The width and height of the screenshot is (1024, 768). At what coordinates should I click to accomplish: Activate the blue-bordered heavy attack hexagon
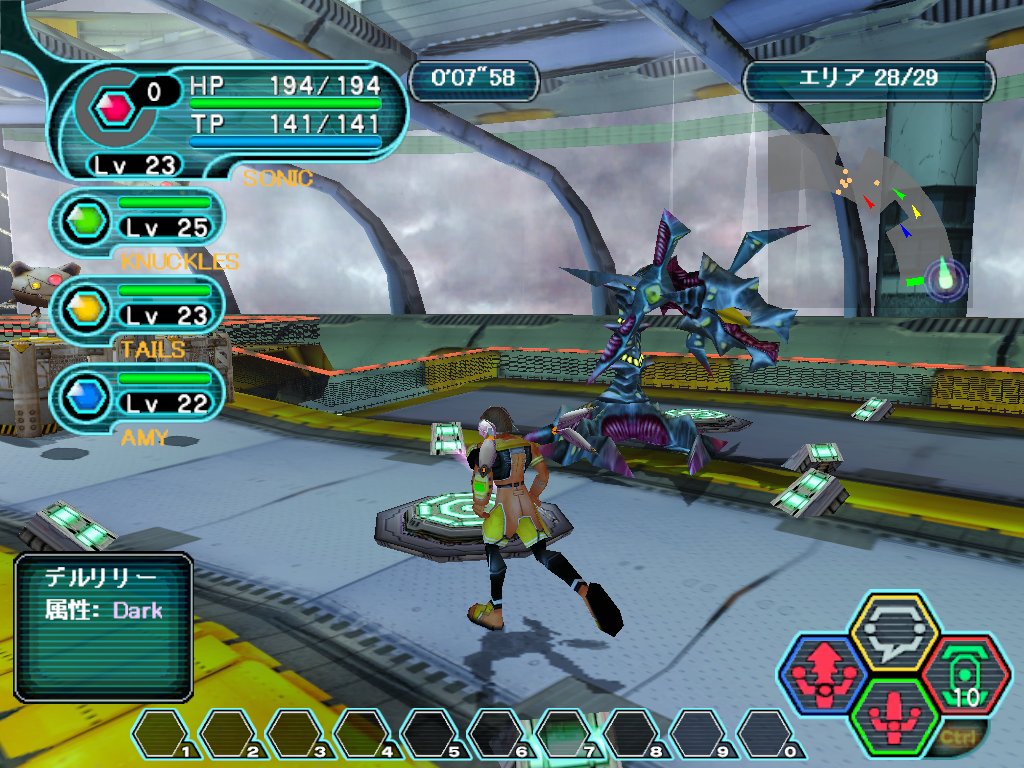click(x=823, y=673)
